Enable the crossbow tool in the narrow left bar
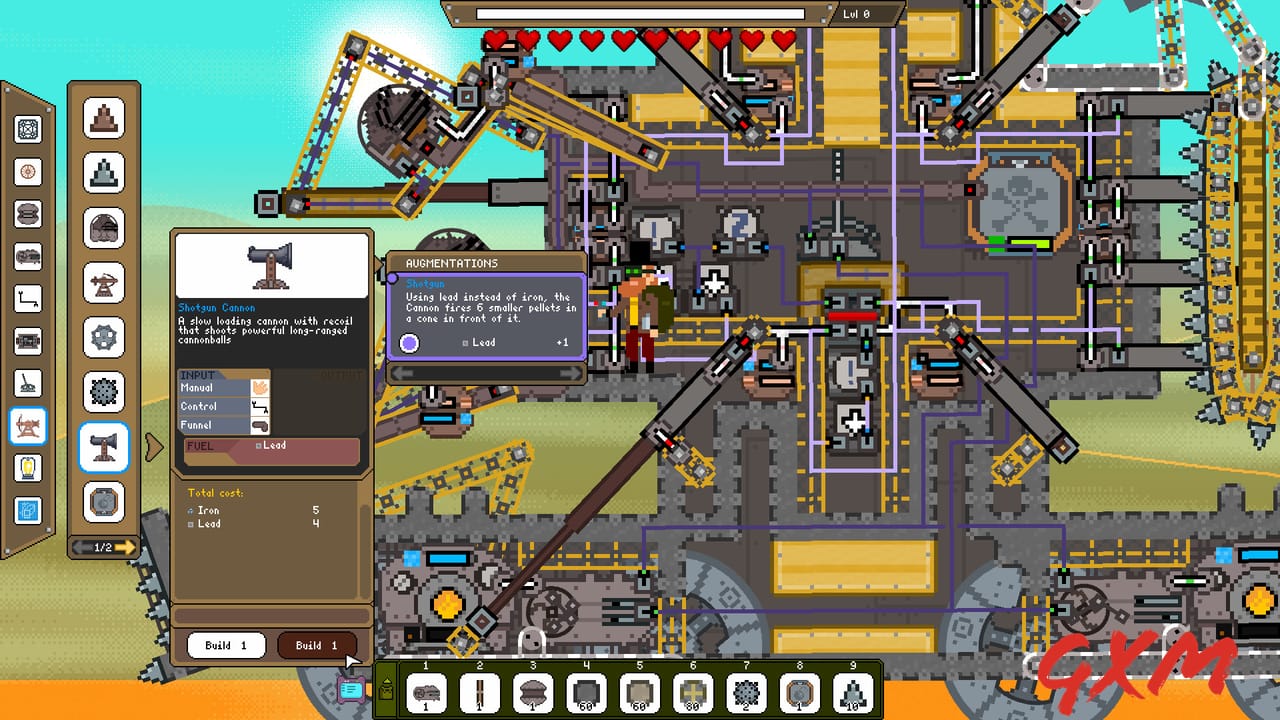The width and height of the screenshot is (1280, 720). pos(28,425)
